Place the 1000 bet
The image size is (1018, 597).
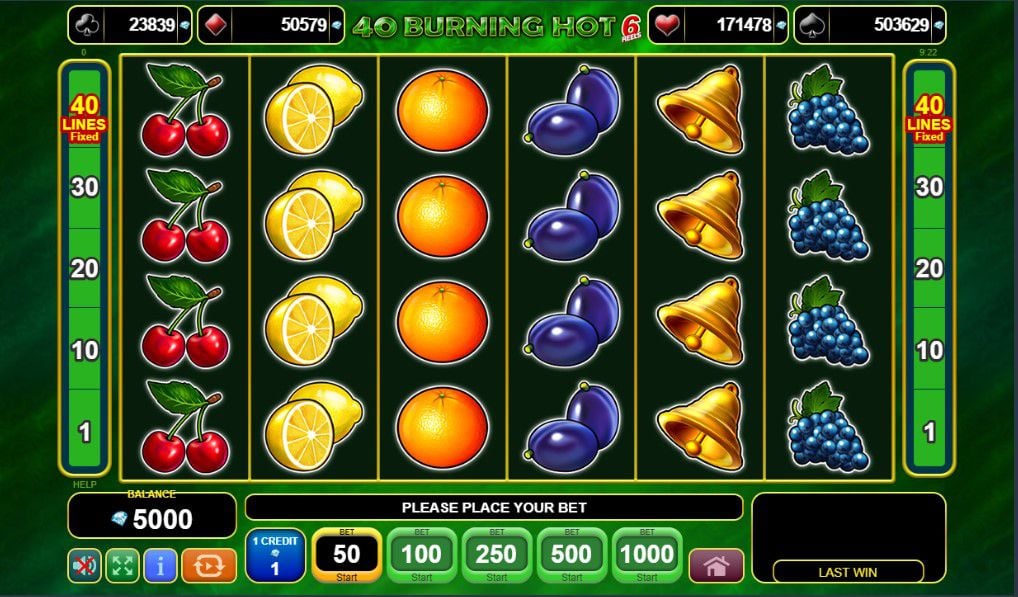coord(647,555)
